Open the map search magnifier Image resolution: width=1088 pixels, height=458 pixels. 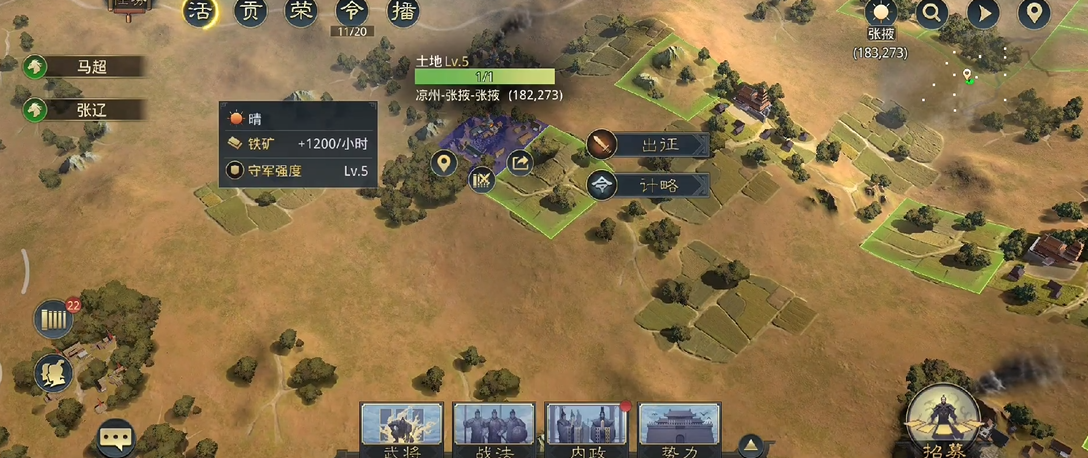coord(932,13)
